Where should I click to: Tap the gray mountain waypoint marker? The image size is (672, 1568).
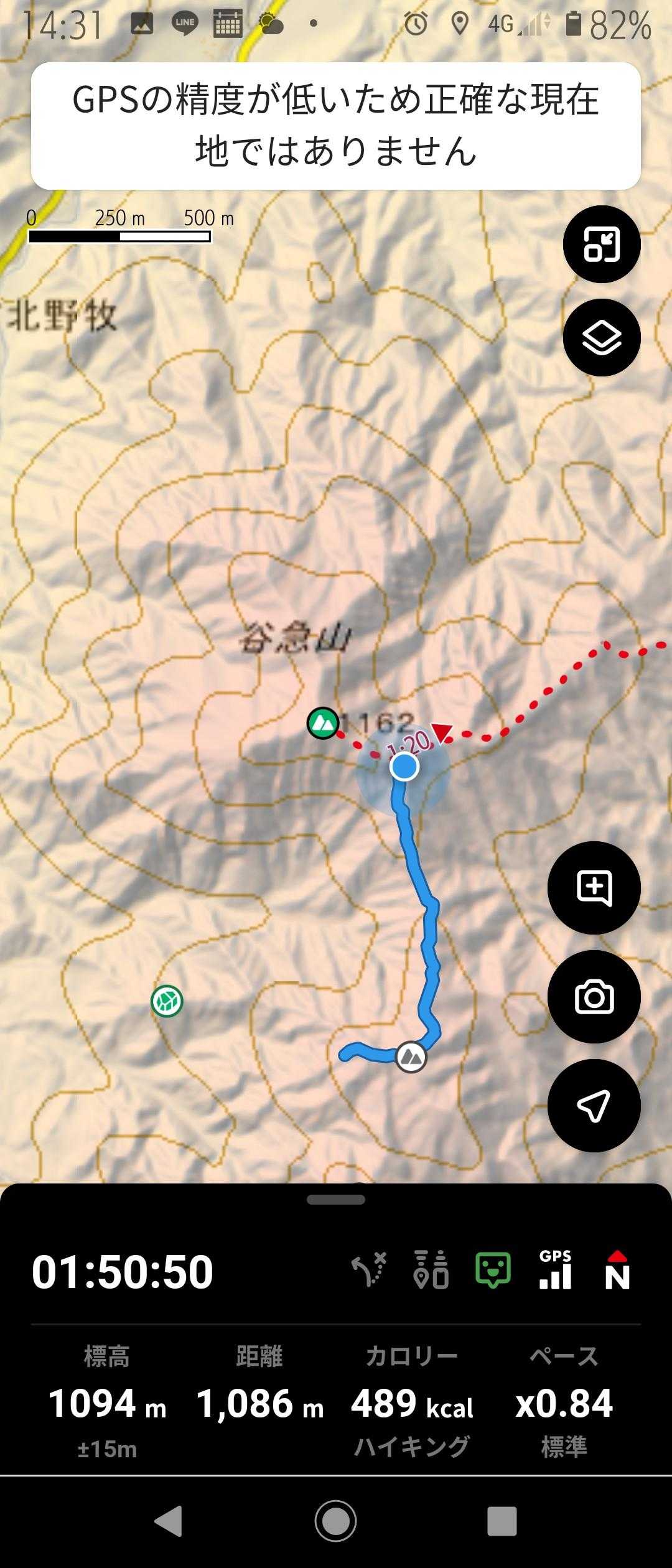[x=411, y=1057]
